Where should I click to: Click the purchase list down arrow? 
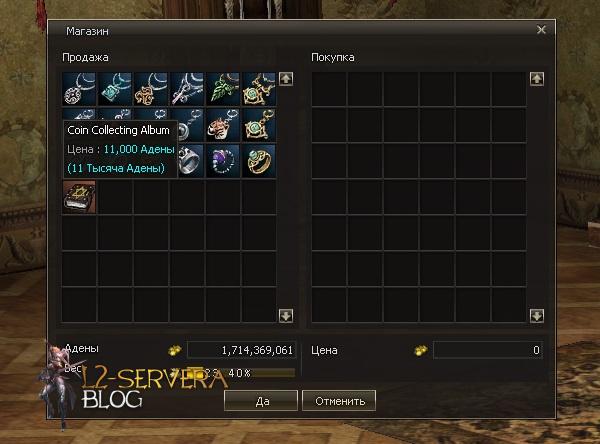click(x=536, y=315)
